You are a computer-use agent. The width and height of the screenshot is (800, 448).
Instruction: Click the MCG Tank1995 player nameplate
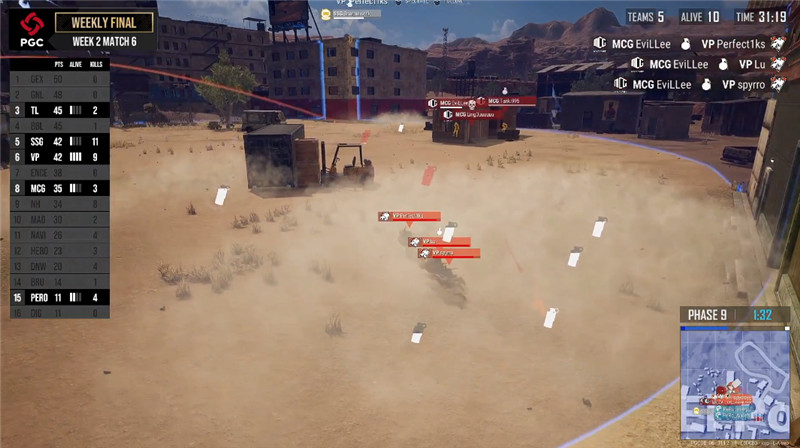tap(506, 101)
